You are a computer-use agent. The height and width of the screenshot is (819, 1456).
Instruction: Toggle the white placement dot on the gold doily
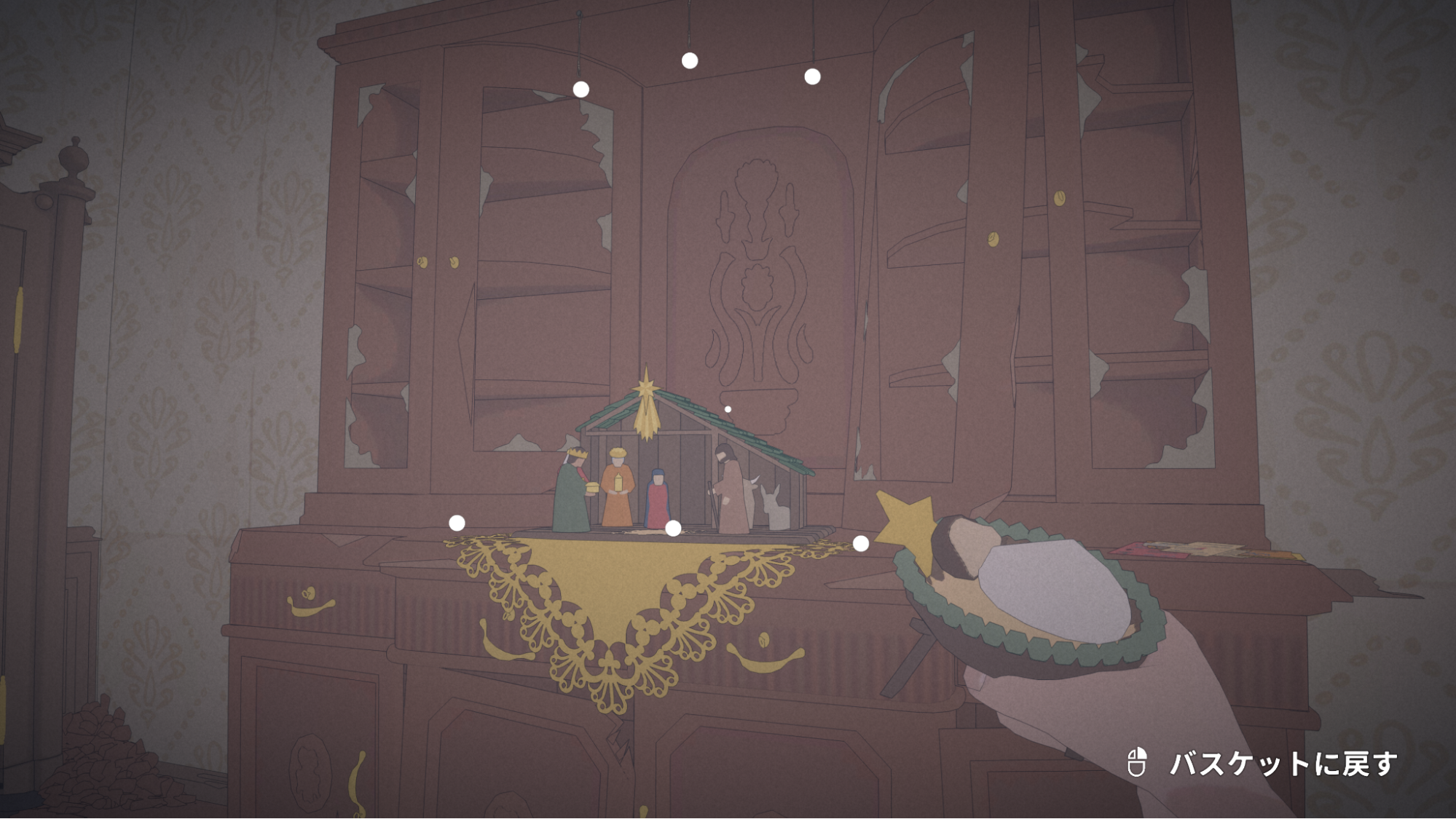pos(672,528)
